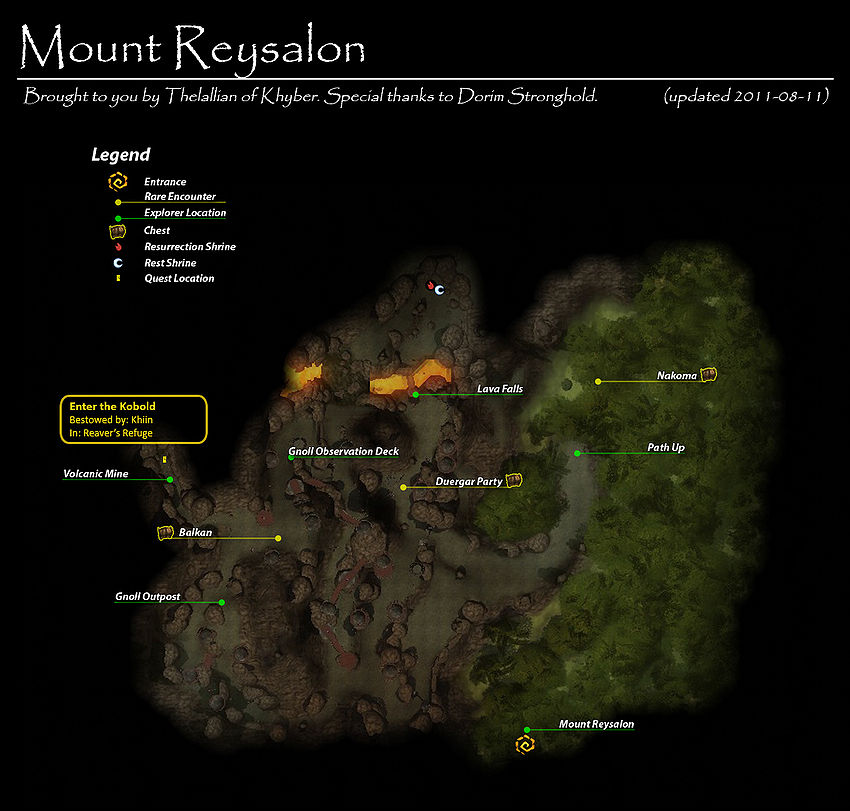The width and height of the screenshot is (850, 811).
Task: Open the chest icon beside Balkan
Action: click(166, 533)
